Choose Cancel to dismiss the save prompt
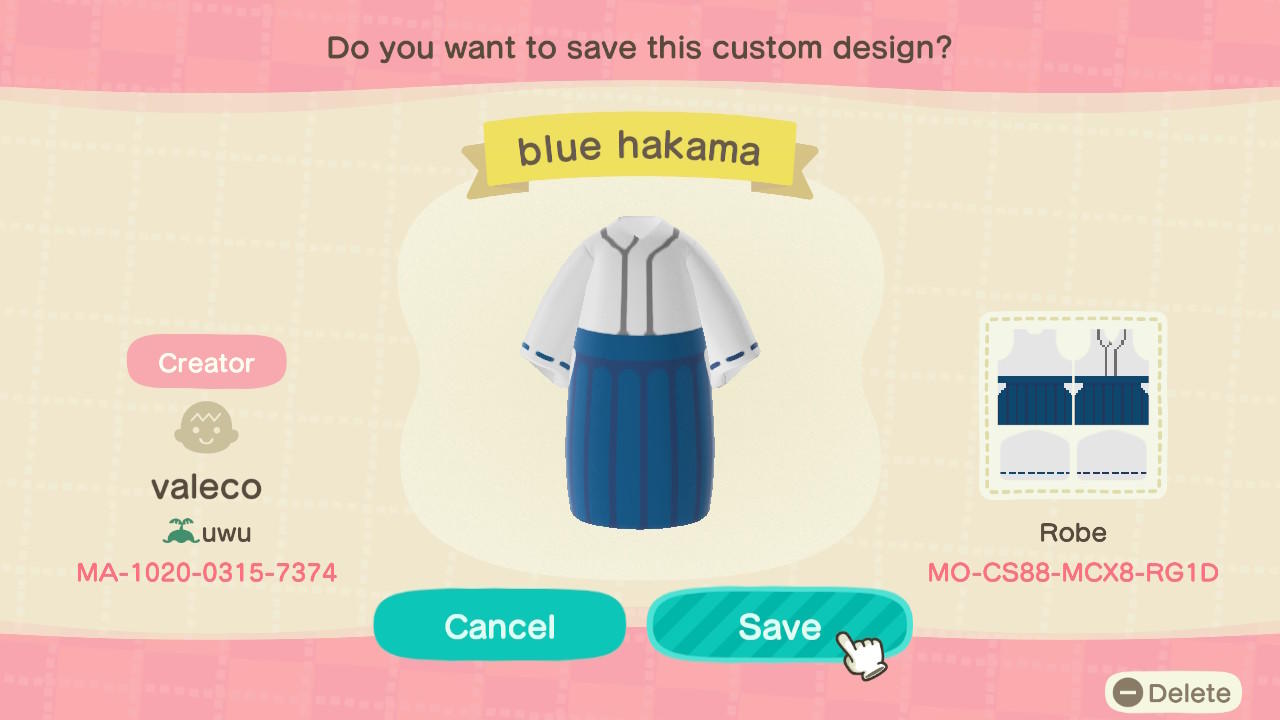Screen dimensions: 1280x720 pos(499,626)
